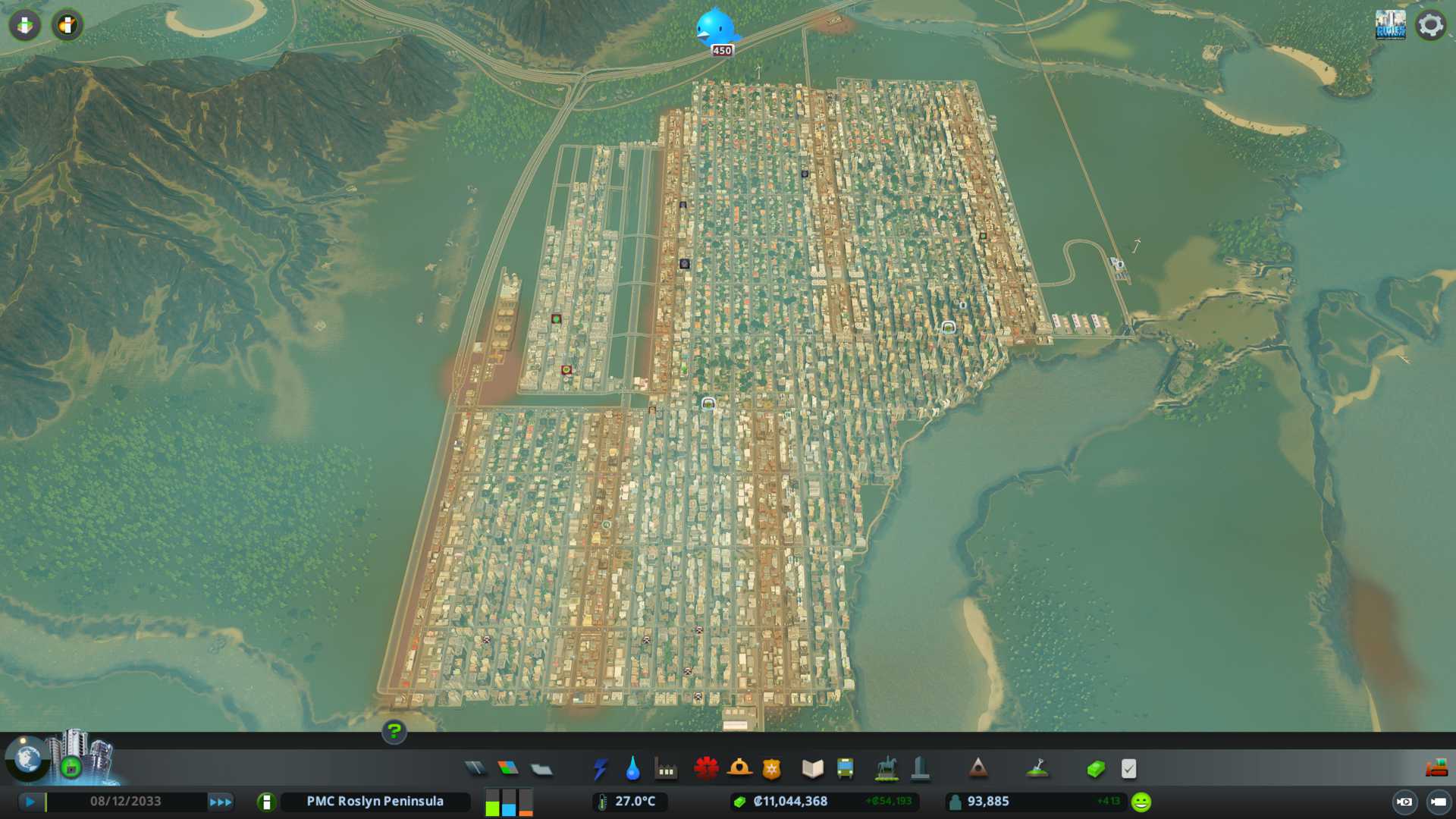Open the Electricity lightning bolt menu
The height and width of the screenshot is (819, 1456).
click(x=600, y=769)
